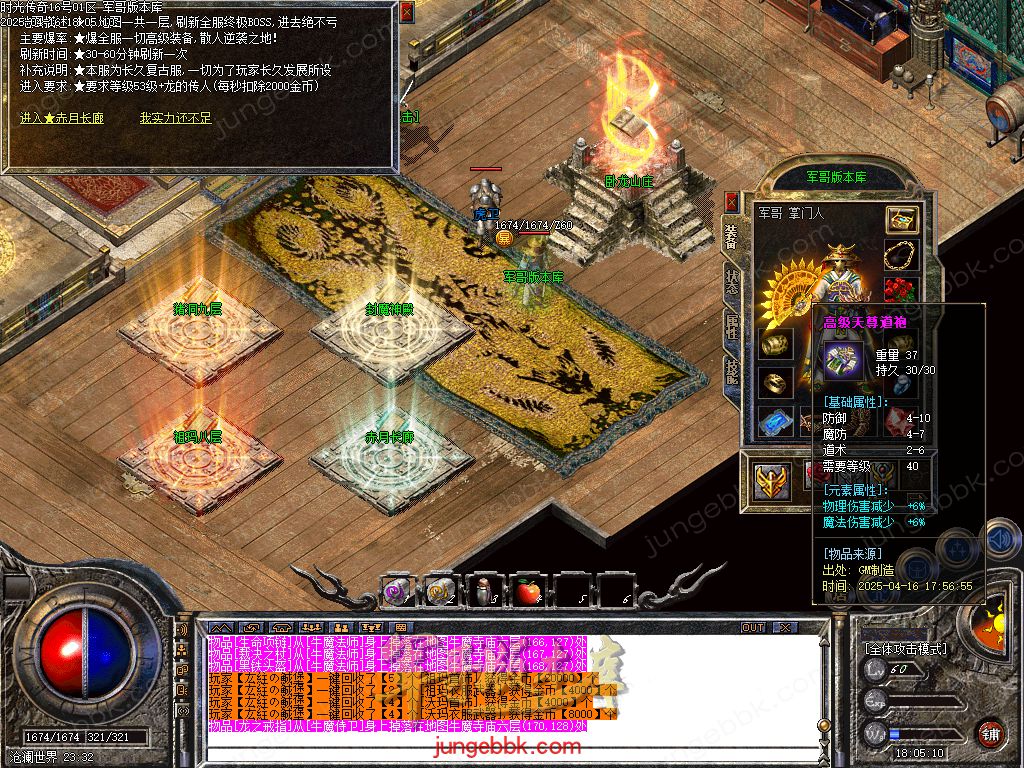Use the red apple in the hotbar
Image resolution: width=1024 pixels, height=768 pixels.
[527, 593]
